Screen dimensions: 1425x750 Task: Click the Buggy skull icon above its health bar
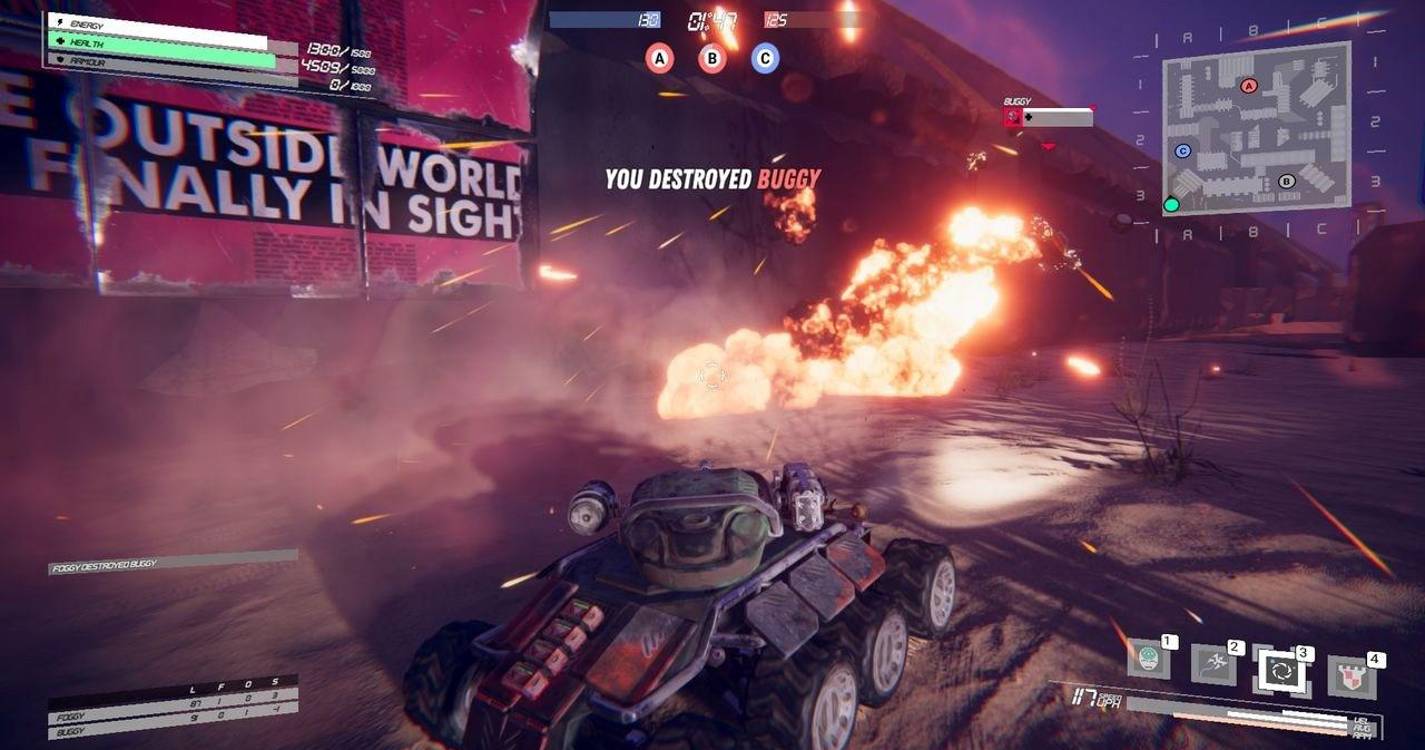(x=1012, y=117)
